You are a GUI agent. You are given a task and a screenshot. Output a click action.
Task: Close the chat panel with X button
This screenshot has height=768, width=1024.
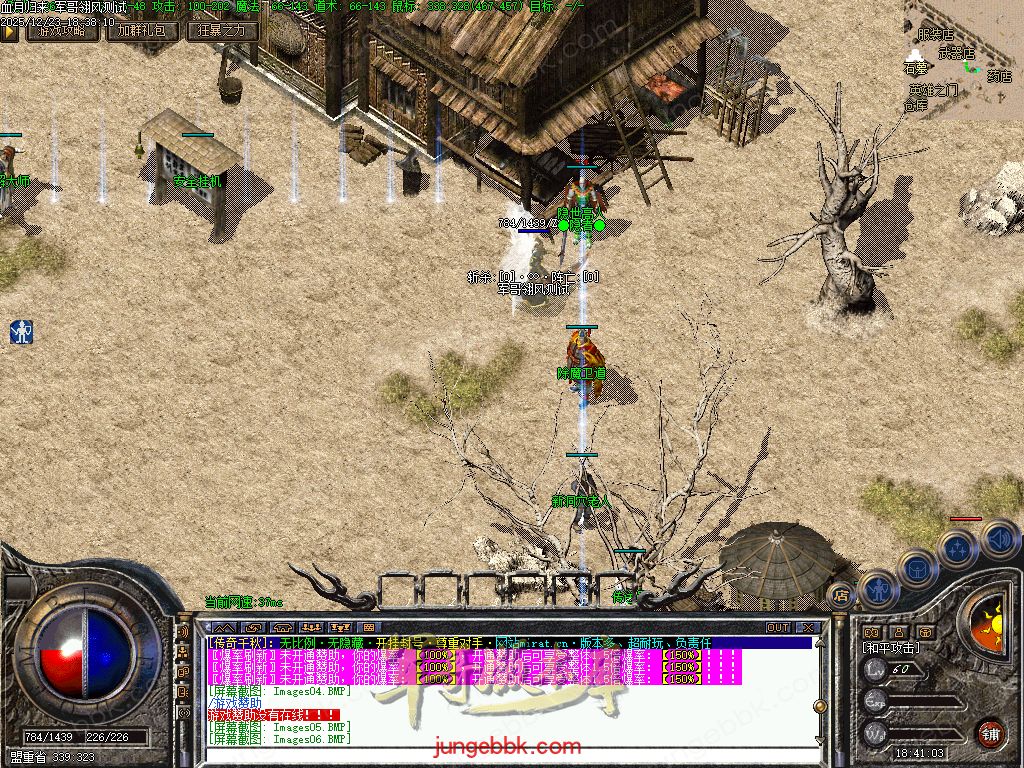point(804,628)
